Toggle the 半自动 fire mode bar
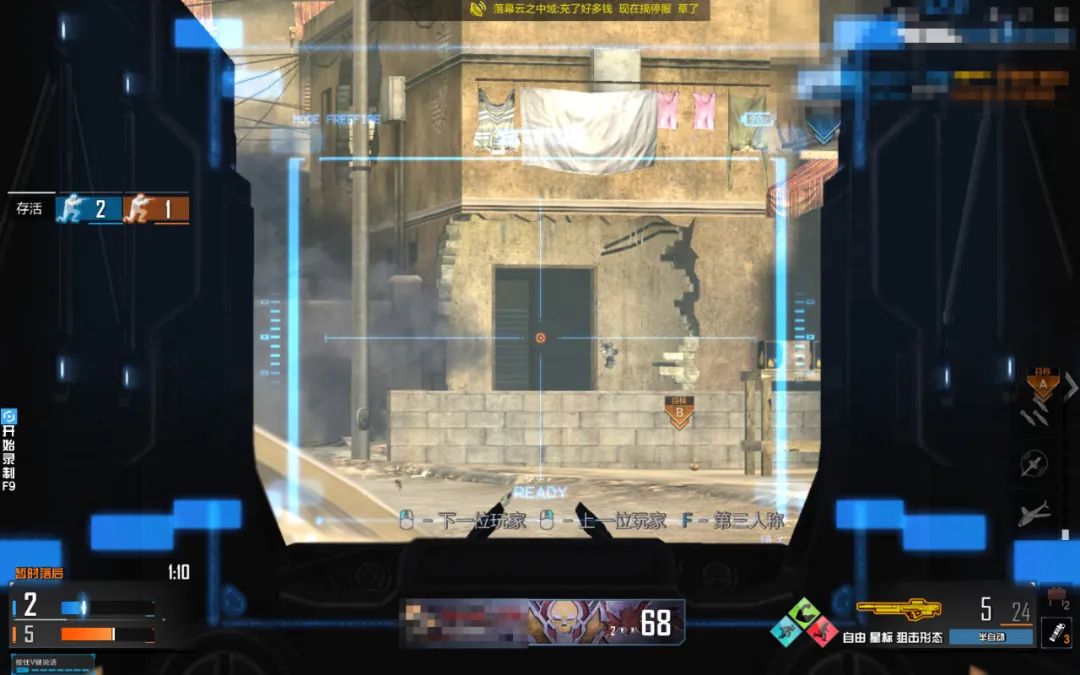Image resolution: width=1080 pixels, height=675 pixels. [x=989, y=636]
